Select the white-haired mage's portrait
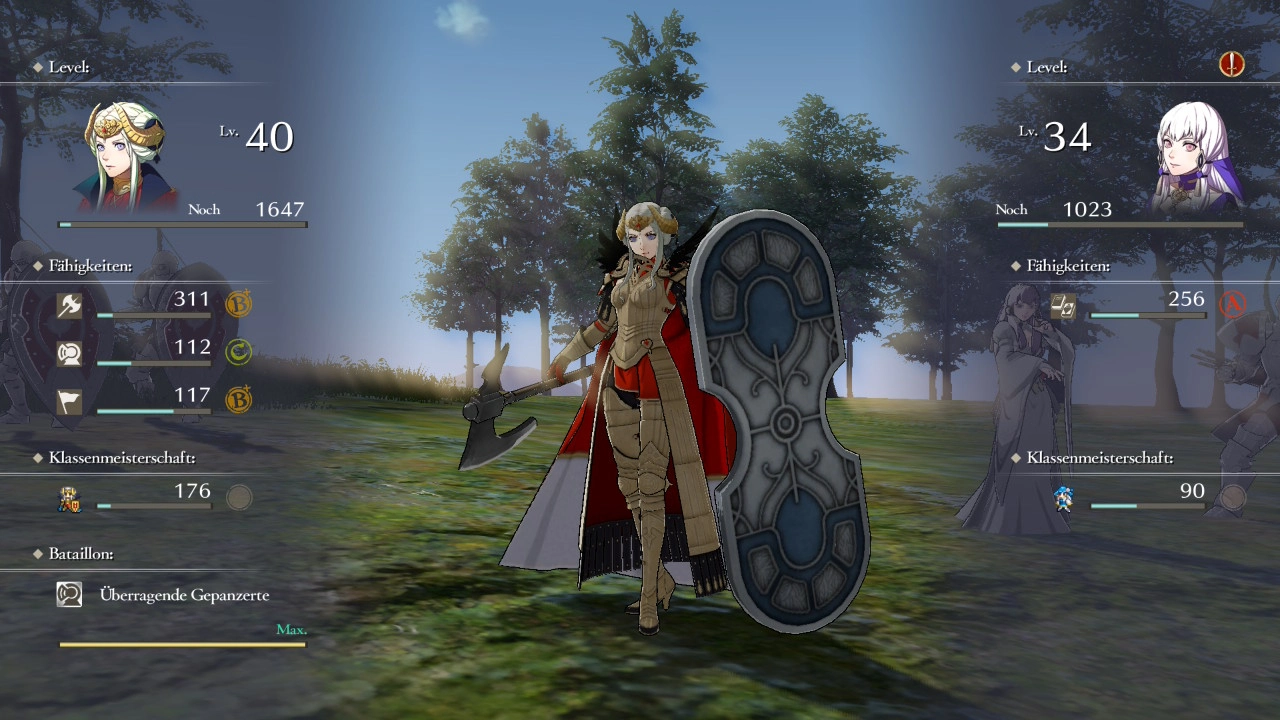Screen dimensions: 1280x720 click(x=1198, y=158)
